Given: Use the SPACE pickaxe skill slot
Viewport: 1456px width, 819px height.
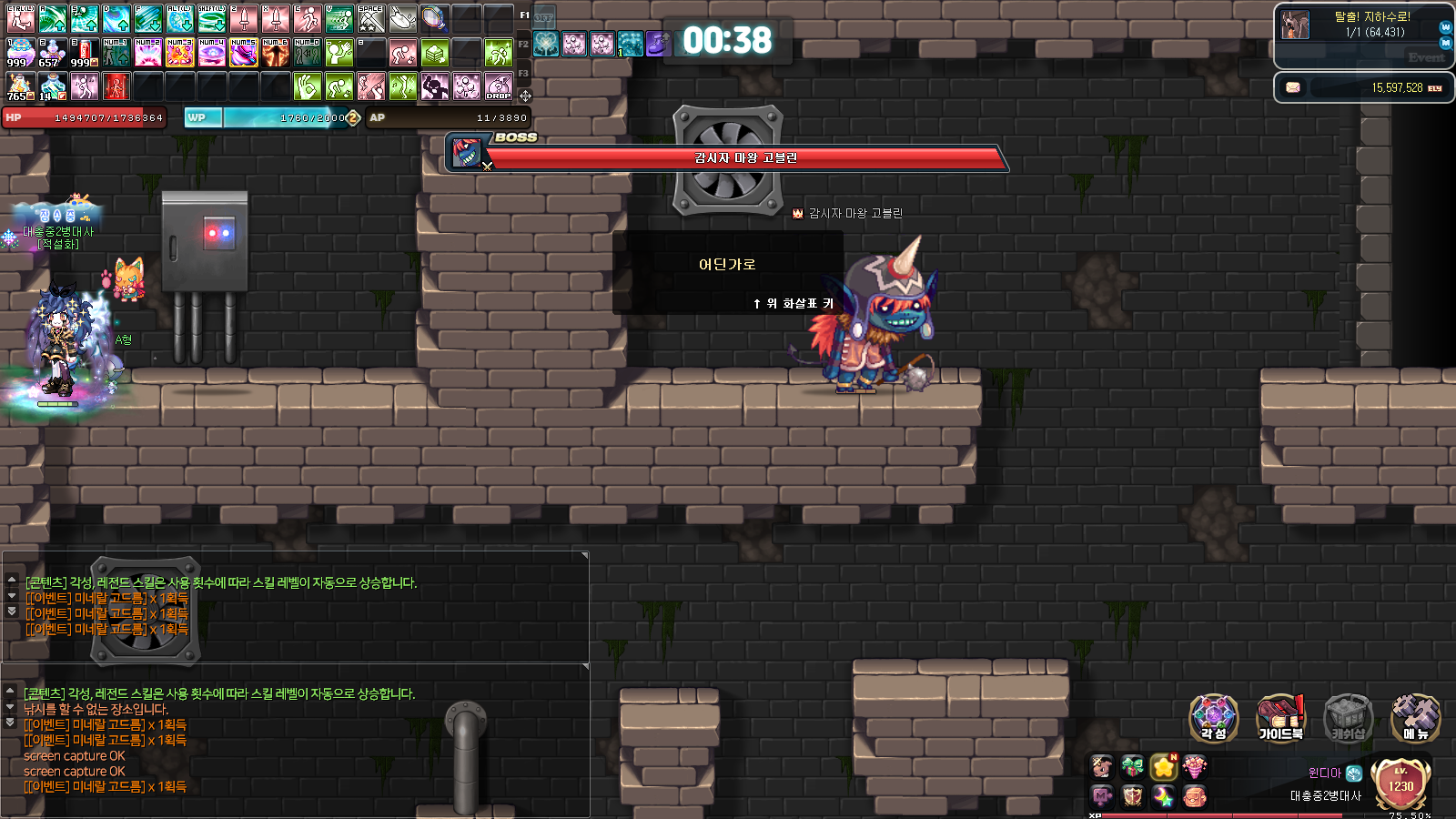Looking at the screenshot, I should (x=370, y=18).
